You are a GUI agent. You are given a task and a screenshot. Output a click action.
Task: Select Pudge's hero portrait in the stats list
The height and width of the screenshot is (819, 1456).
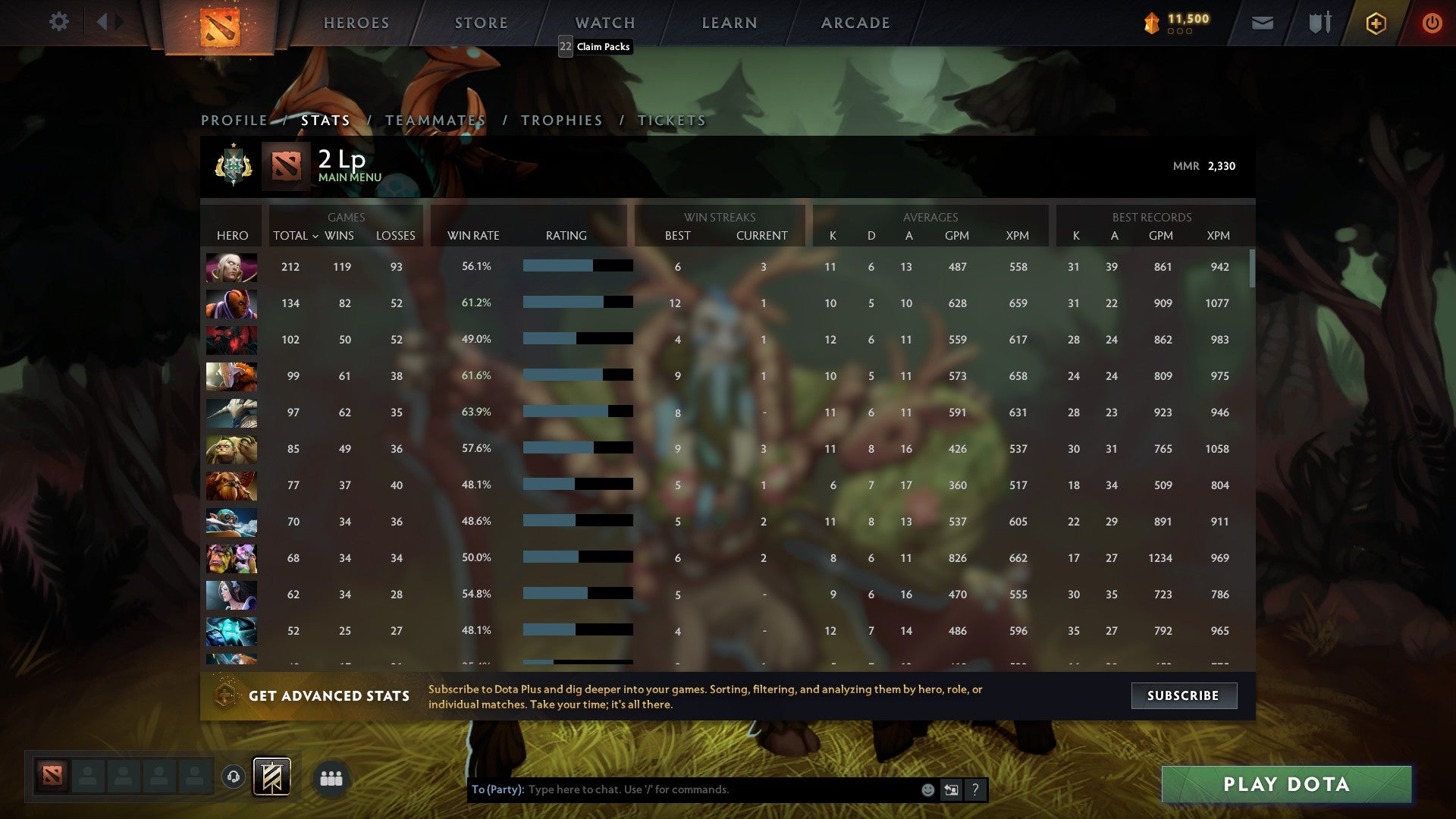click(x=231, y=448)
